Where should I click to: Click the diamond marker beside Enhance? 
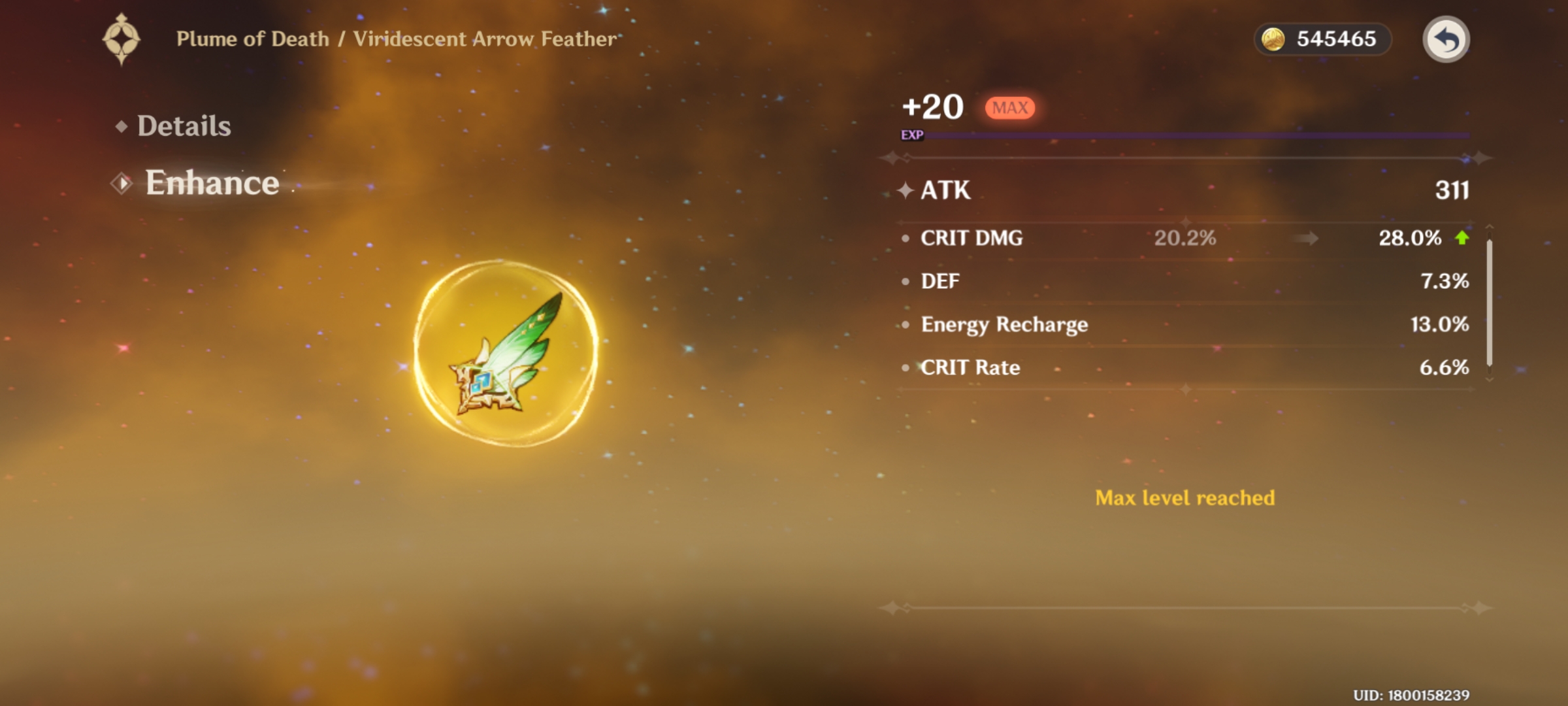(120, 183)
